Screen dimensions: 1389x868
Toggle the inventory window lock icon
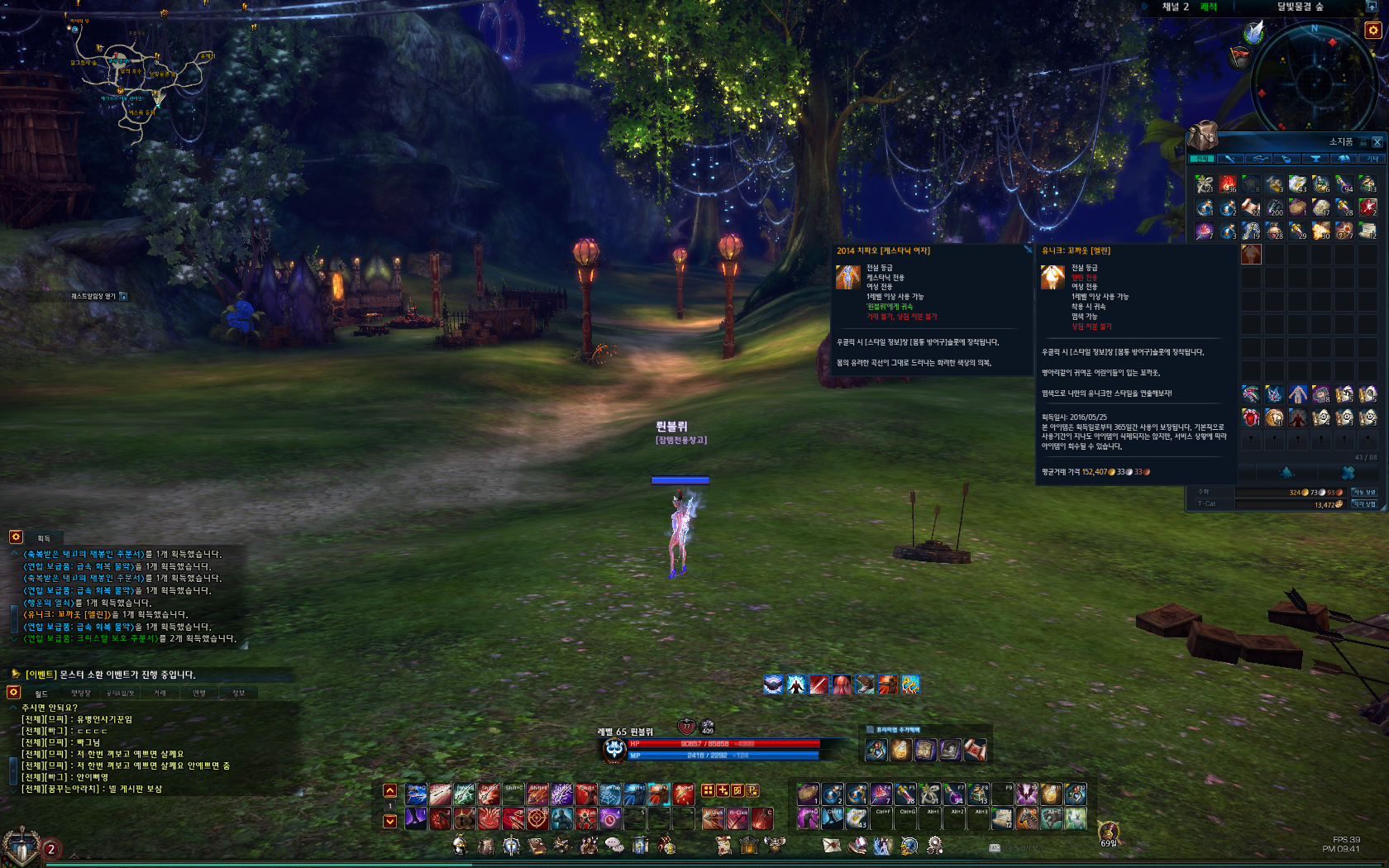tap(1363, 142)
